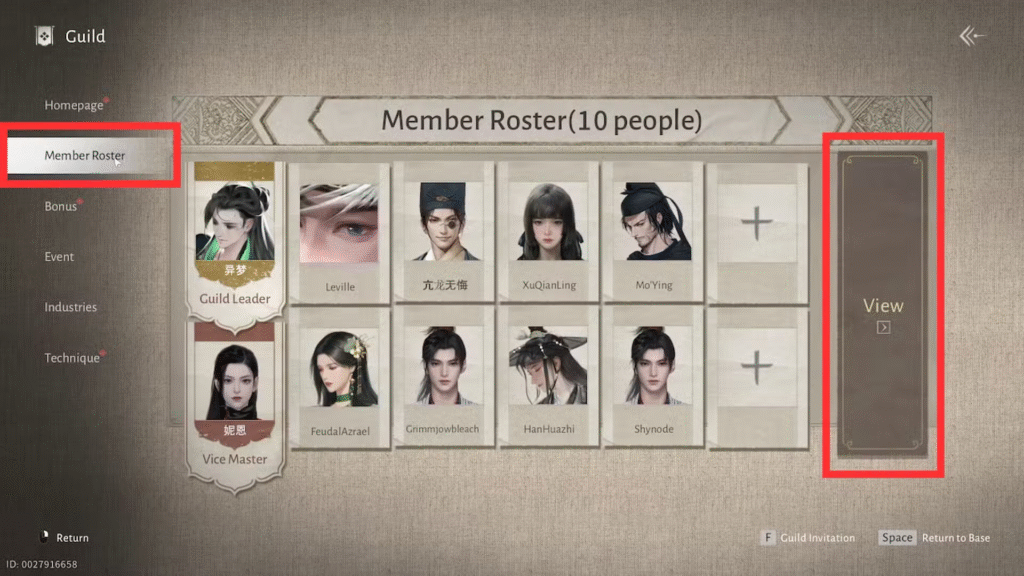
Task: Click HanHuazhi's member card
Action: (547, 381)
